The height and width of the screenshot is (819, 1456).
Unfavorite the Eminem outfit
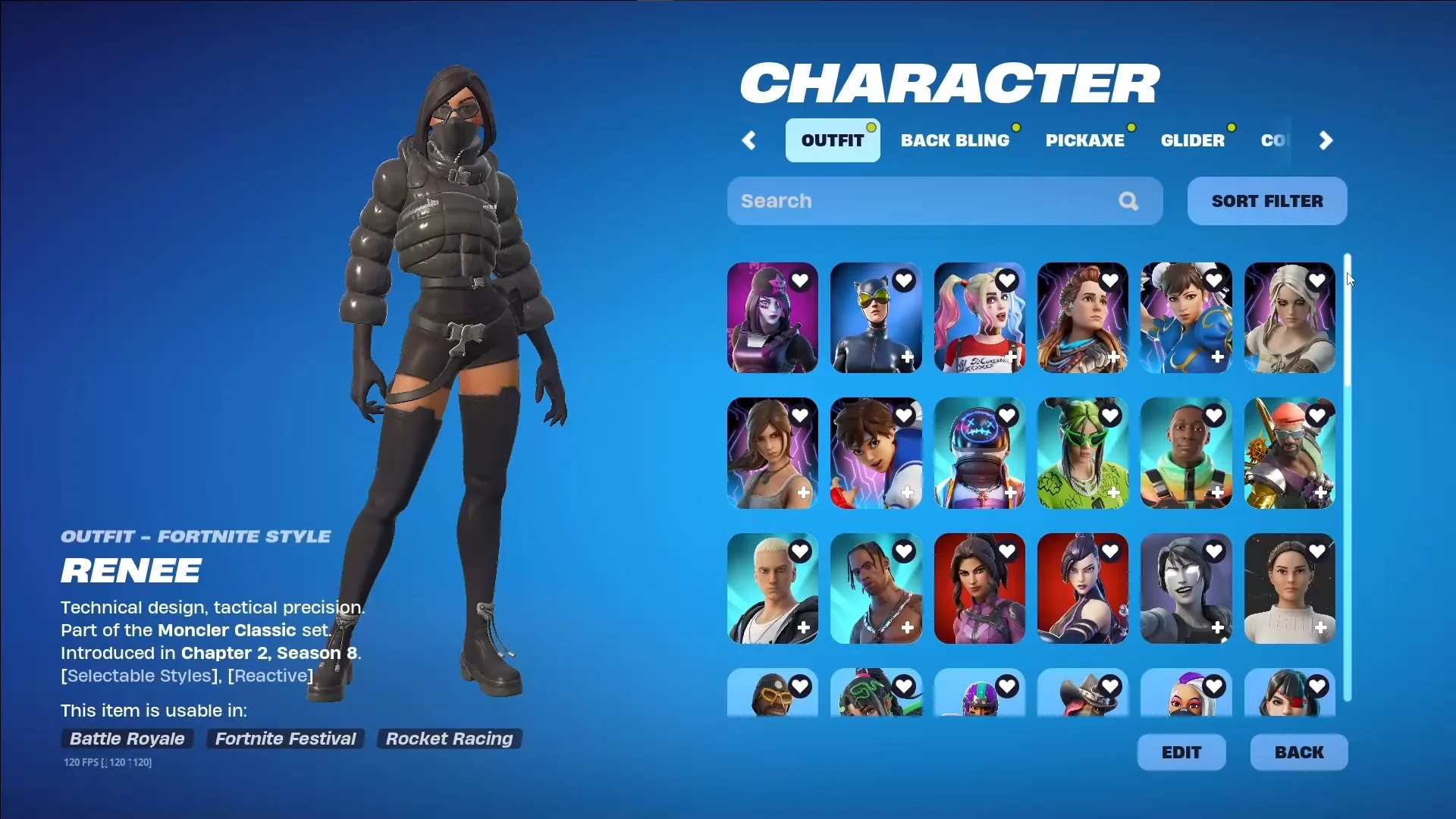tap(801, 551)
